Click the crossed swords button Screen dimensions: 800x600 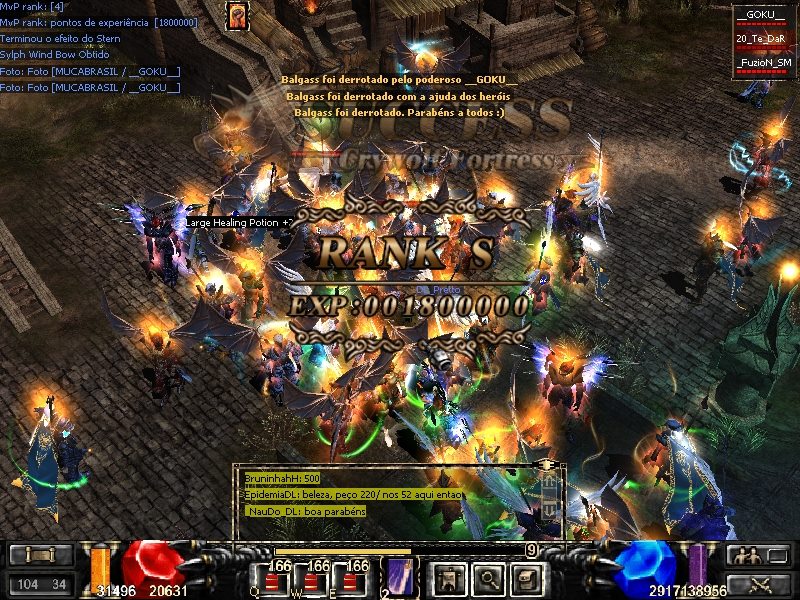pos(756,583)
